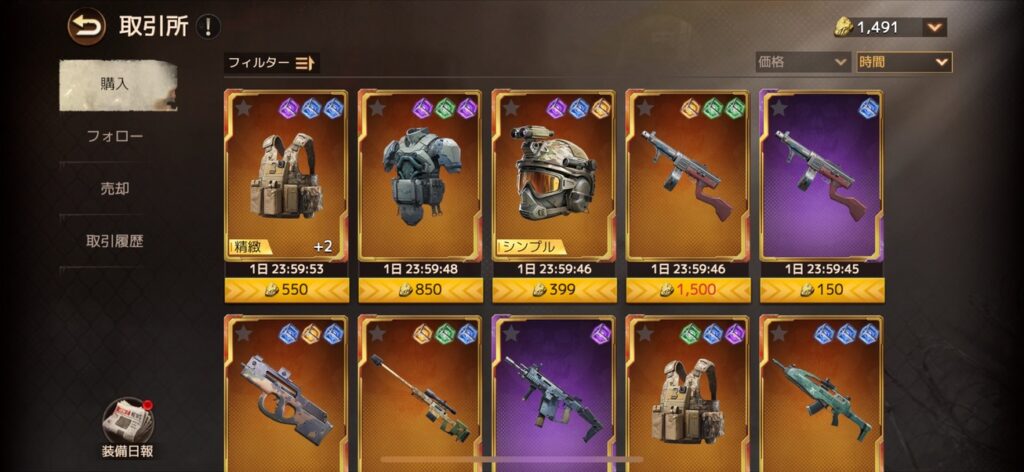1024x472 pixels.
Task: Switch to the フォロー tab
Action: tap(115, 136)
